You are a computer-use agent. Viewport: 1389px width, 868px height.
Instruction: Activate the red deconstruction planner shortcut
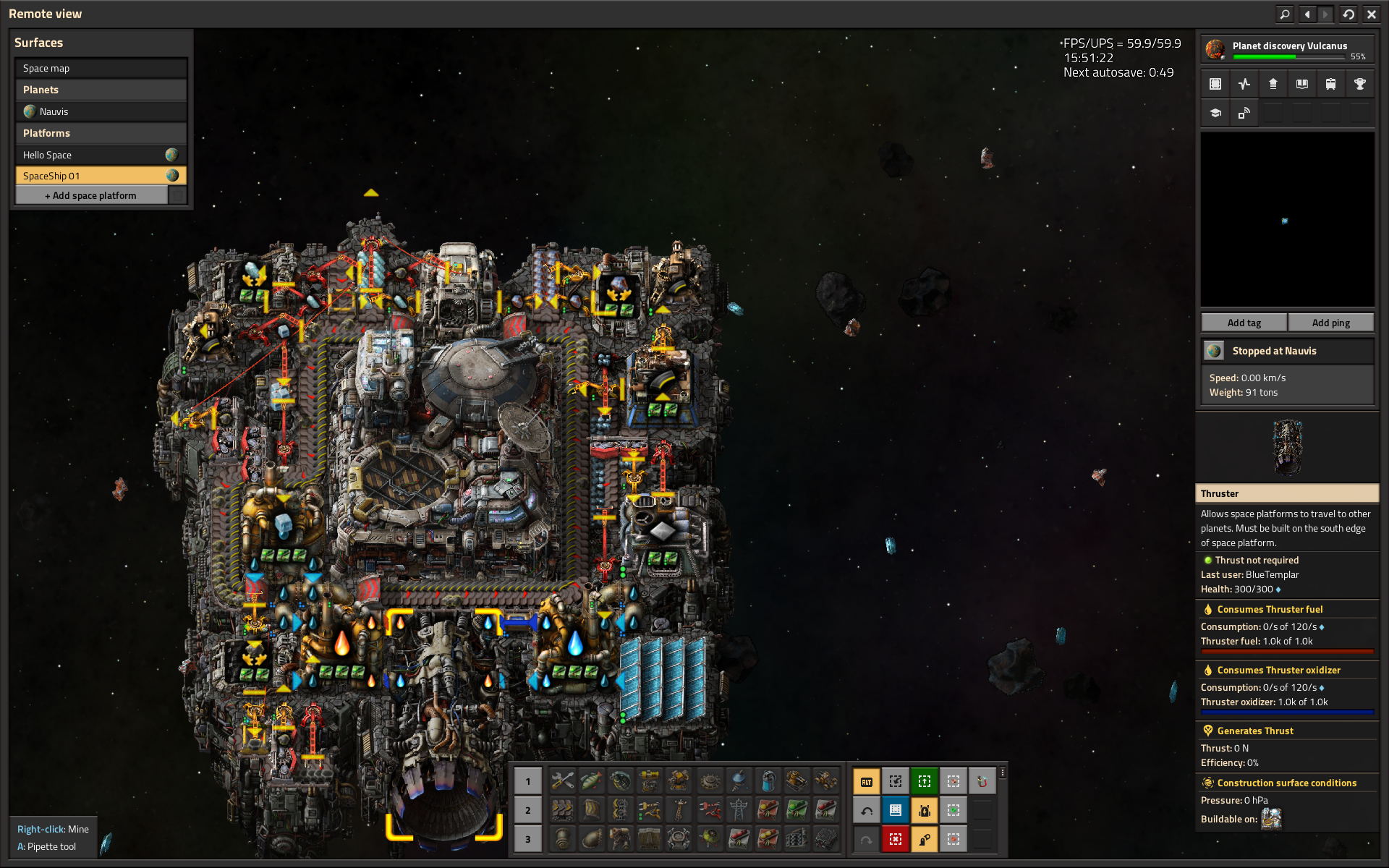click(896, 839)
